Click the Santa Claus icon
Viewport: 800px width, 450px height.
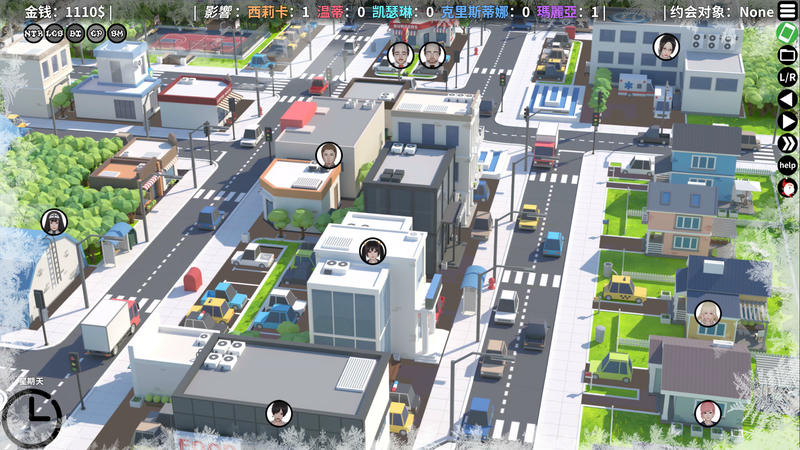tap(788, 187)
